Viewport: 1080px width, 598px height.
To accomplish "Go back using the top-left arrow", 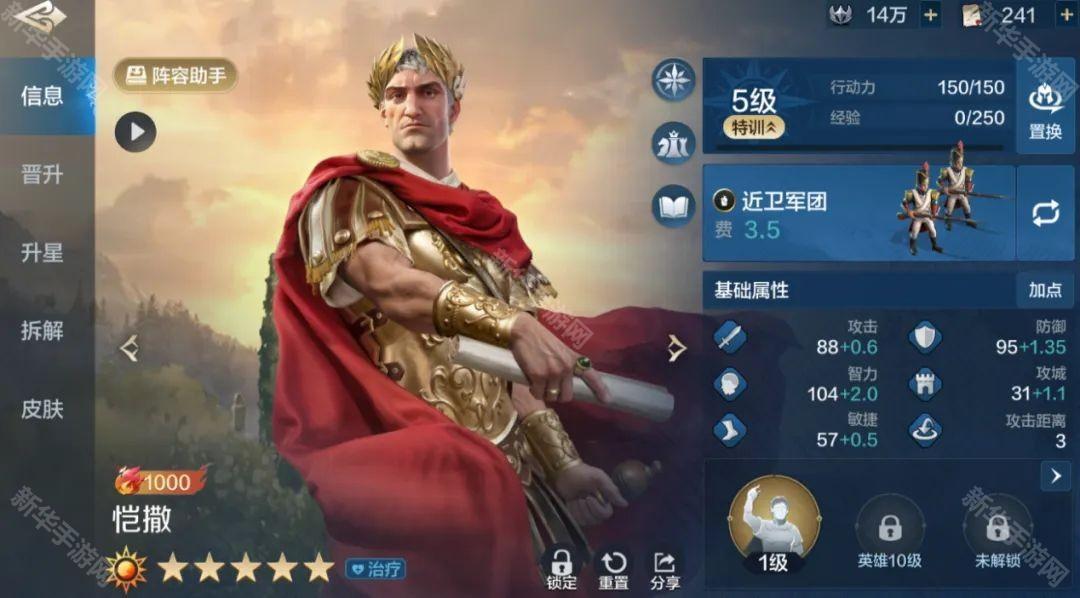I will 42,18.
